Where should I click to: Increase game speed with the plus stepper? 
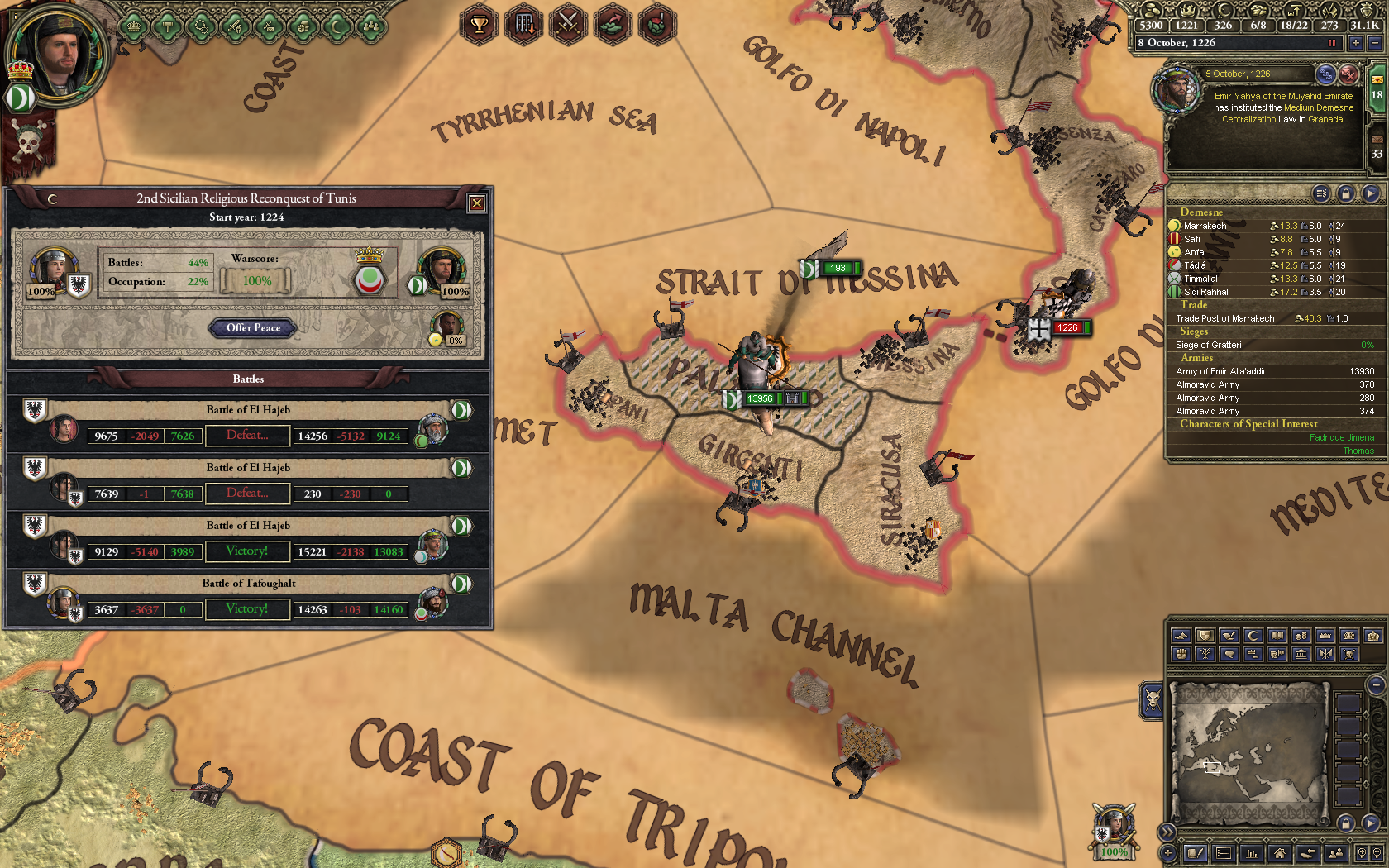coord(1356,43)
